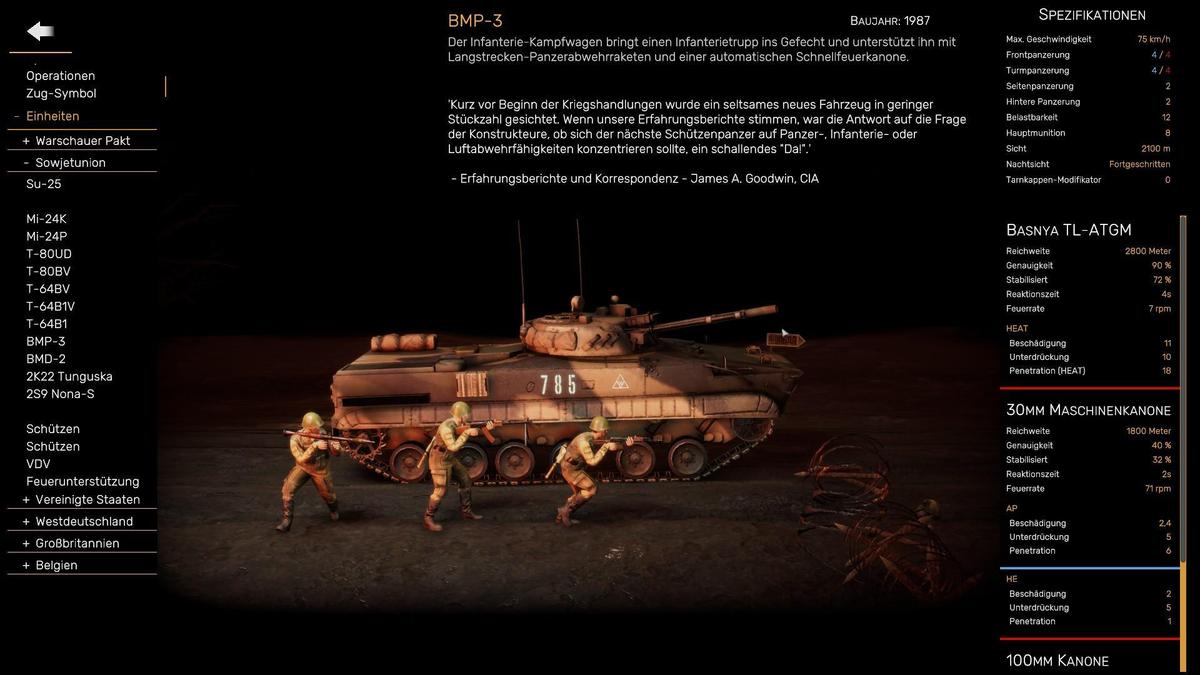The width and height of the screenshot is (1200, 675).
Task: Select the Mi-24K helicopter entry
Action: coord(46,219)
